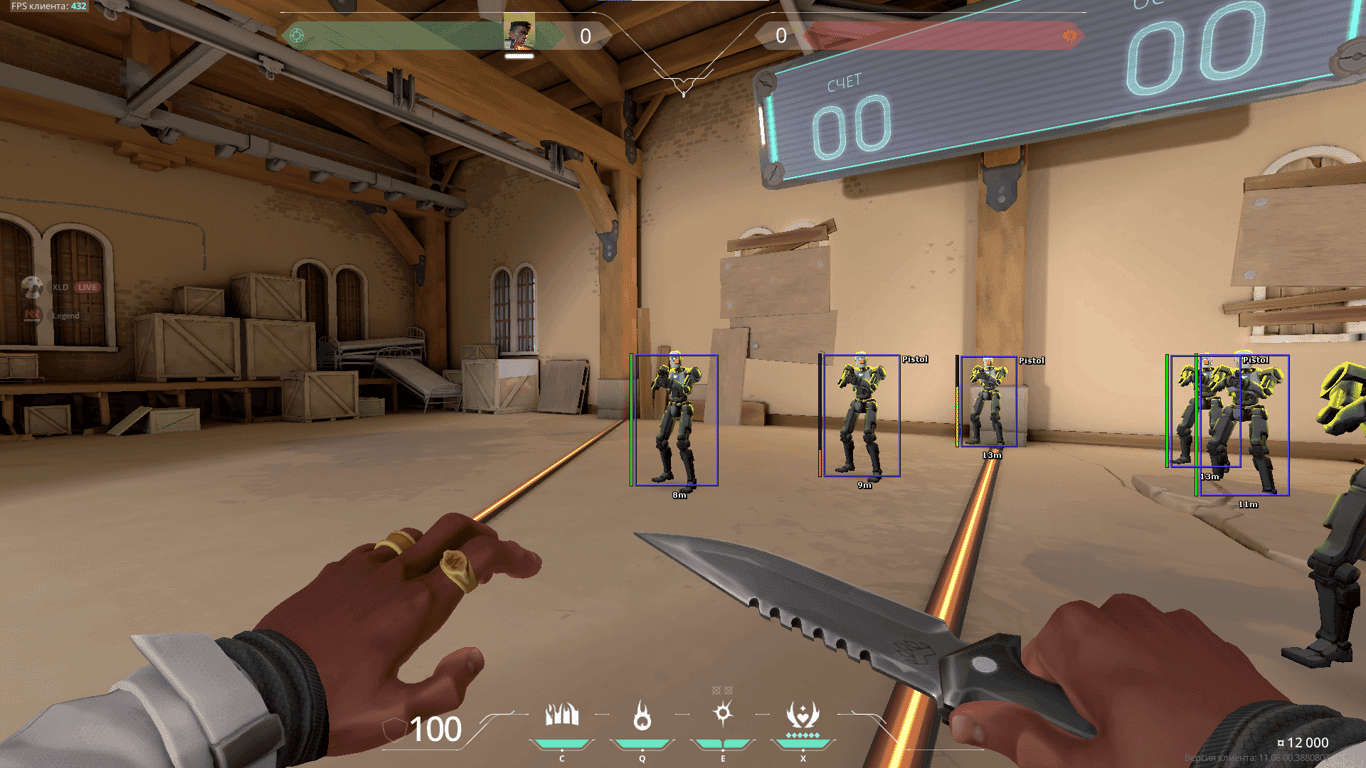Click the Phoenix agent portrait
Viewport: 1366px width, 768px height.
pyautogui.click(x=519, y=35)
